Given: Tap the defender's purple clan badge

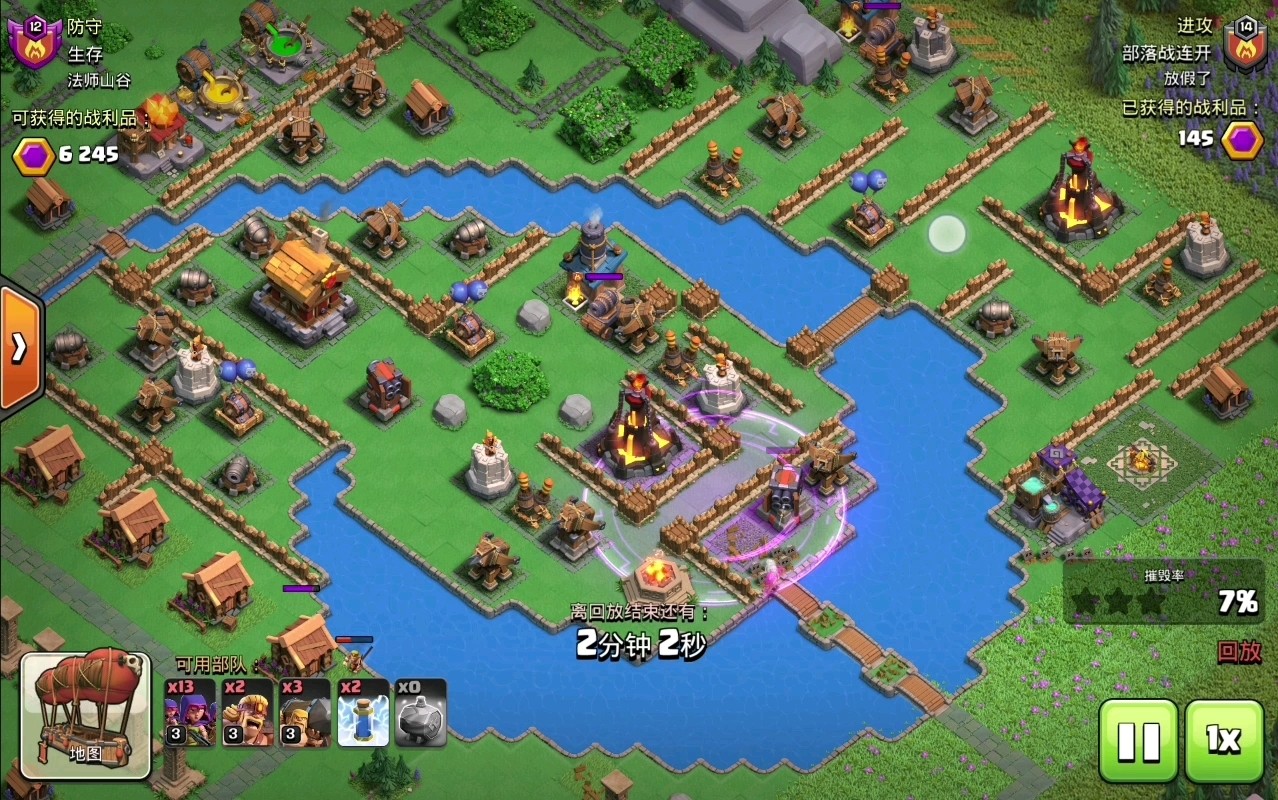Looking at the screenshot, I should click(x=32, y=44).
